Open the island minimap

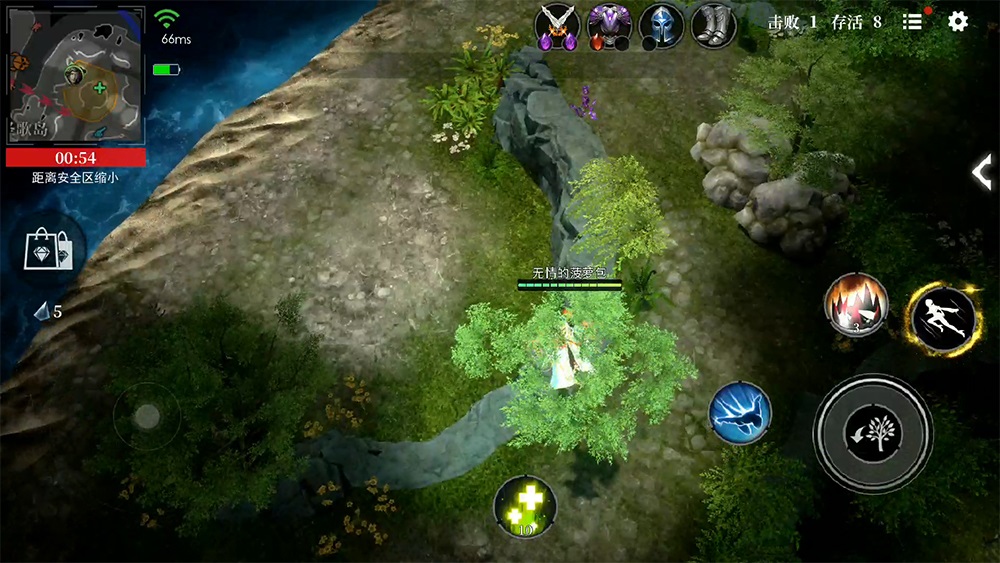coord(76,76)
